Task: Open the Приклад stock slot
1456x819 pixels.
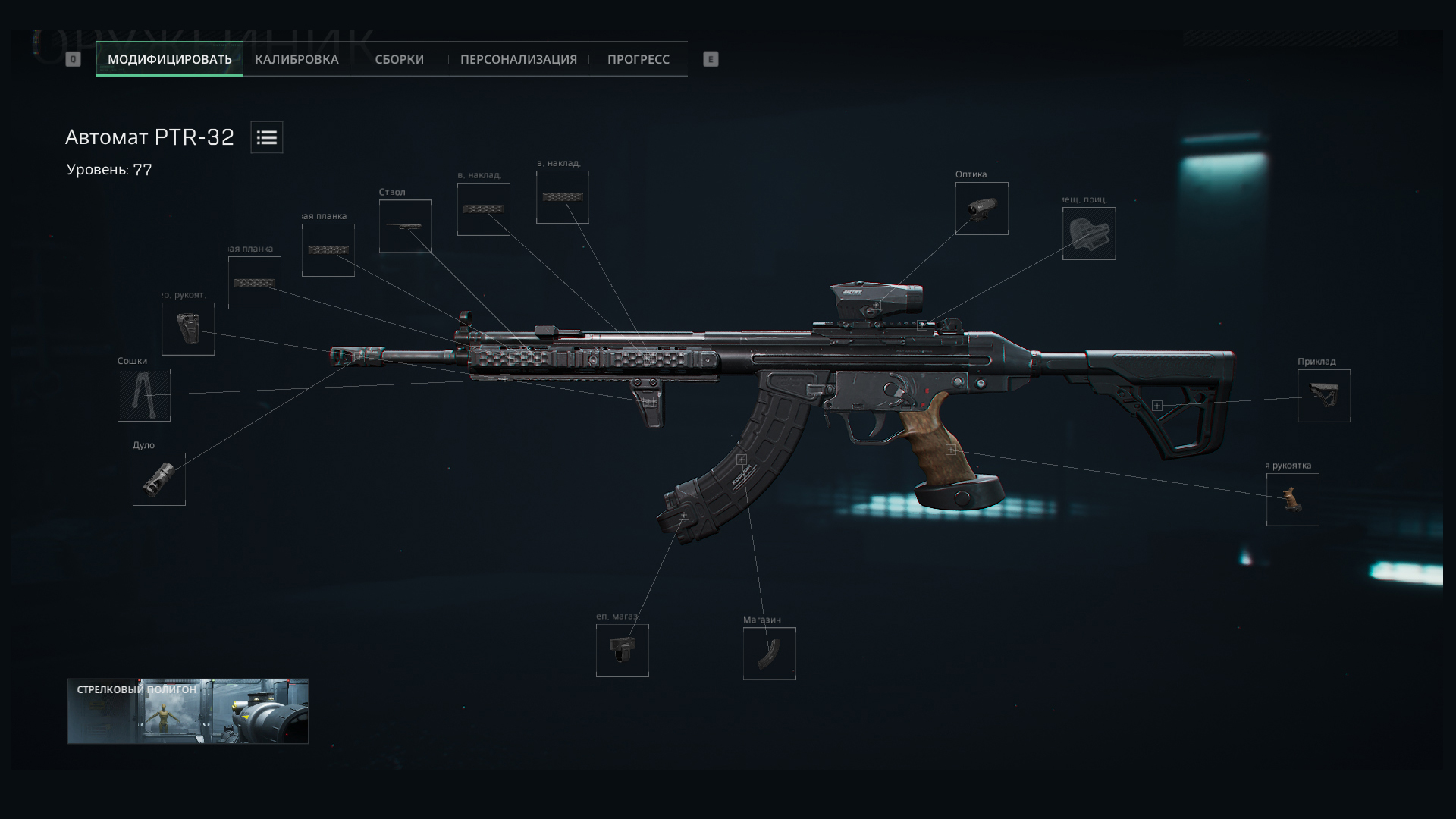Action: 1323,396
